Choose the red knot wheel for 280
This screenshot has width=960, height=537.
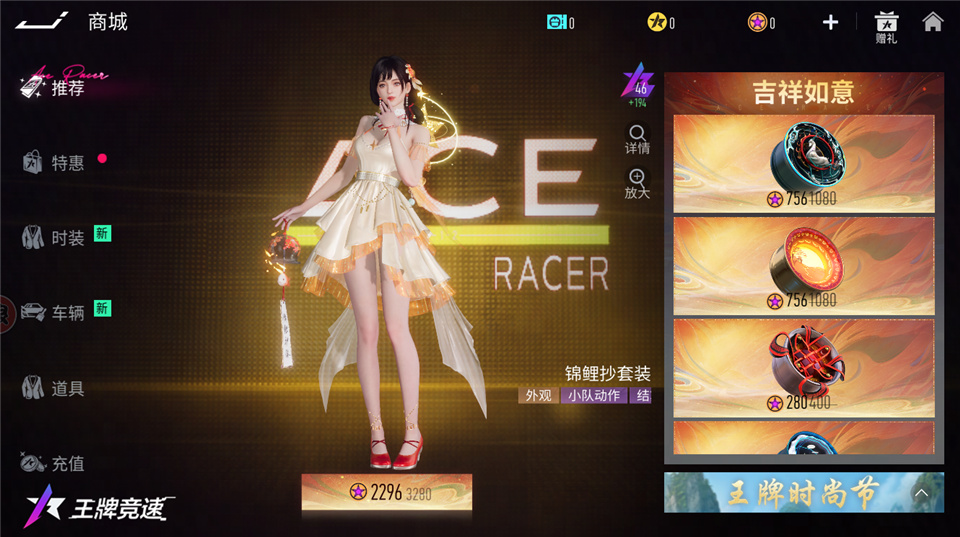tap(804, 368)
